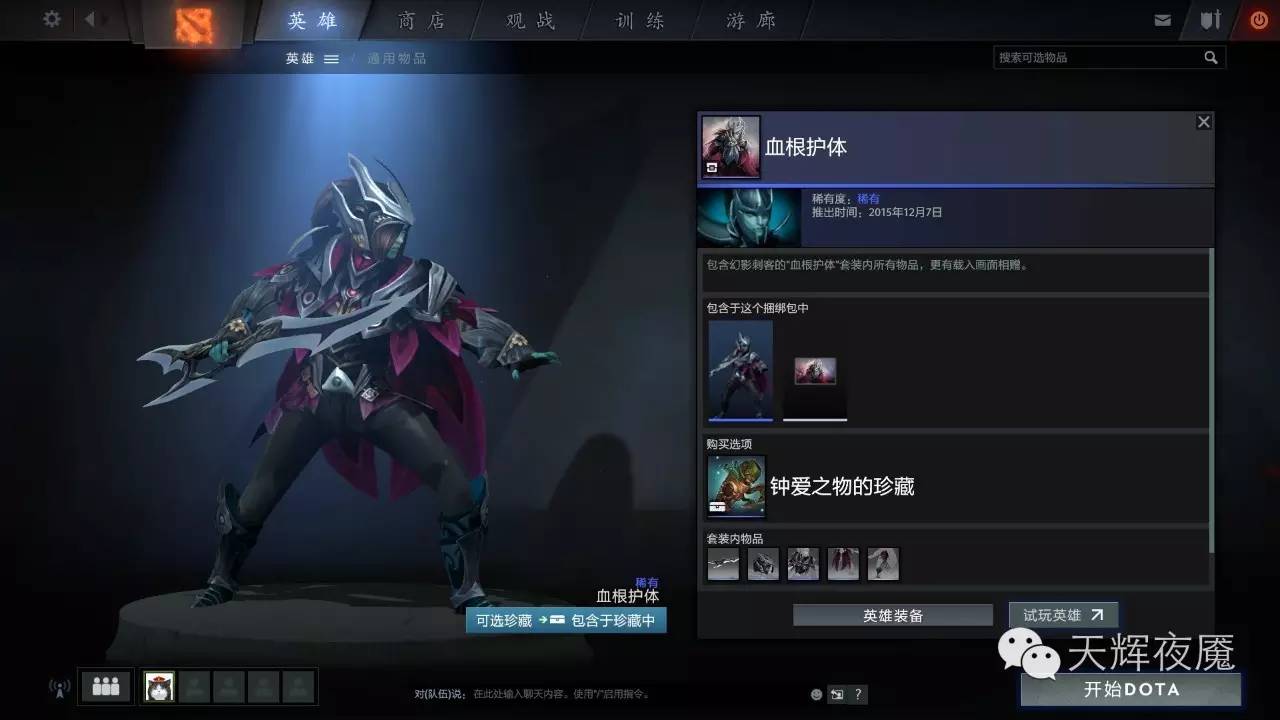Open the hamburger menu next to 英雄
Screen dimensions: 1280x720
332,57
